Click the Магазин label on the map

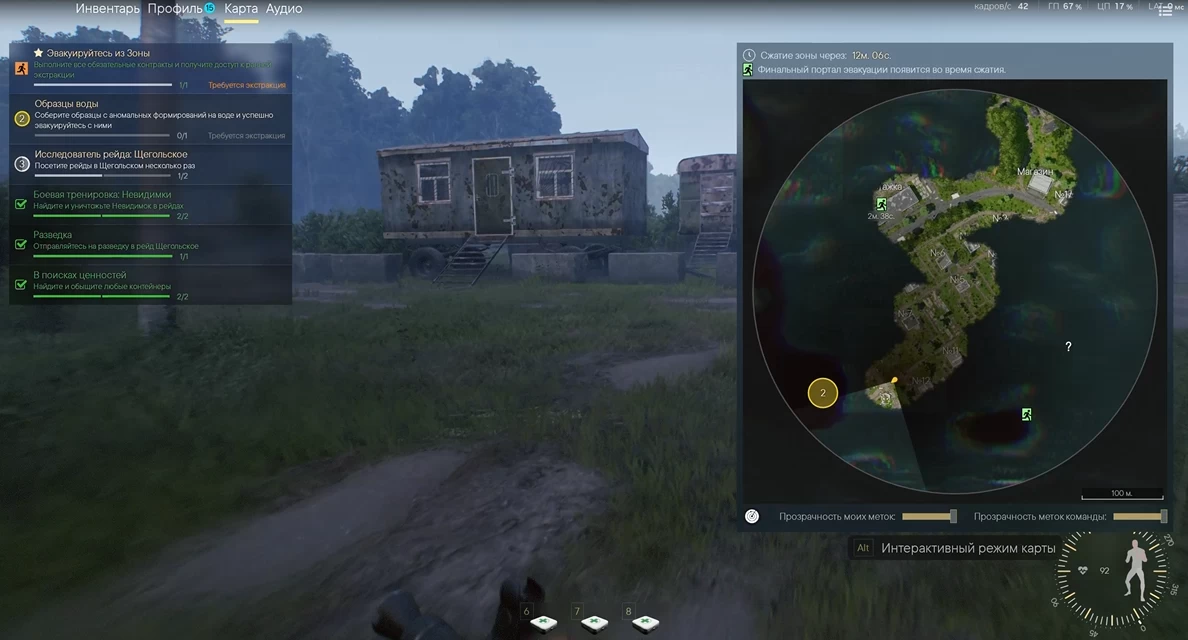point(1035,172)
